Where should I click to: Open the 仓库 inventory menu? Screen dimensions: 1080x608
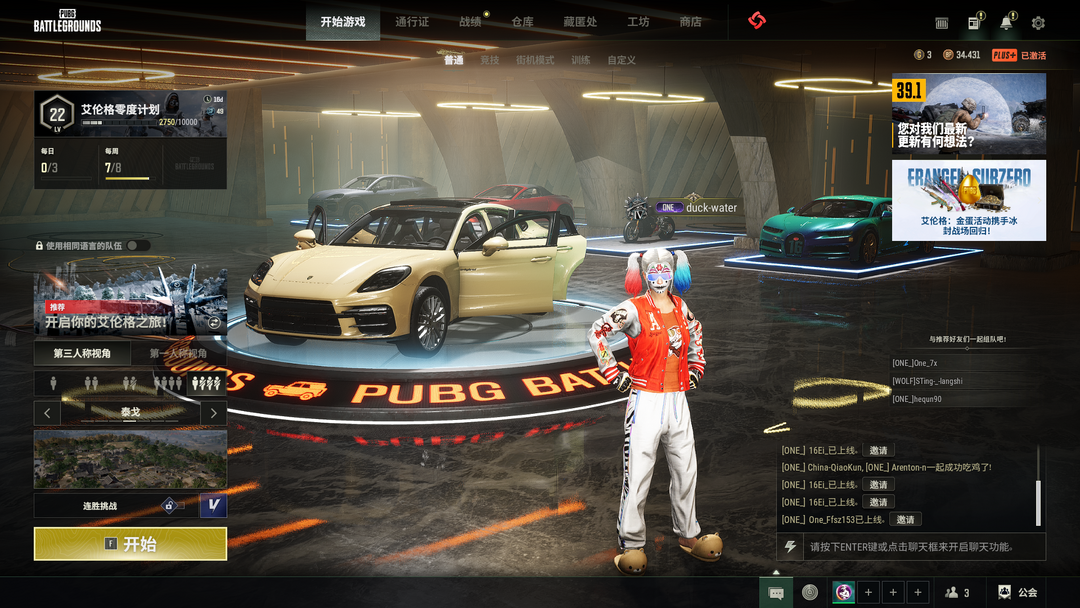522,22
